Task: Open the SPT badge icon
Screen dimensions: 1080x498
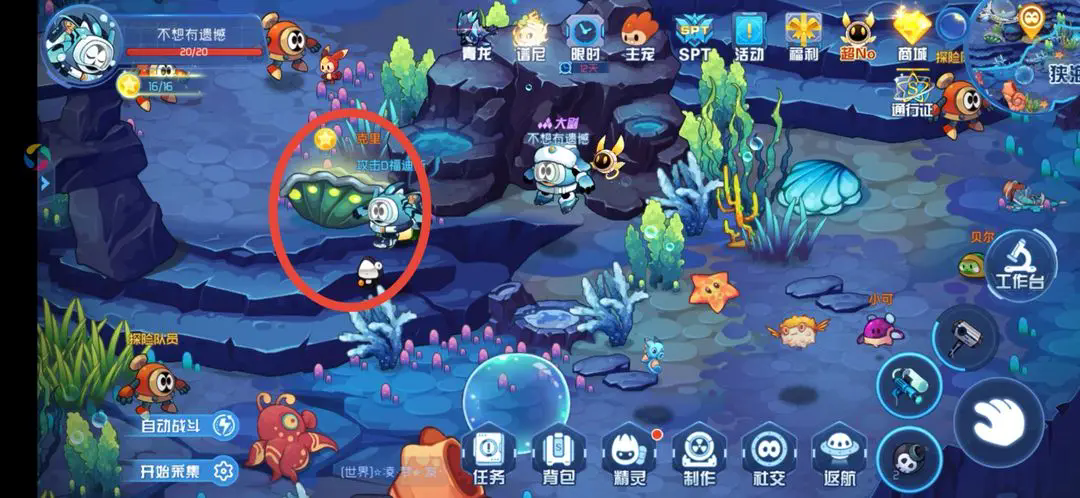Action: [x=693, y=36]
